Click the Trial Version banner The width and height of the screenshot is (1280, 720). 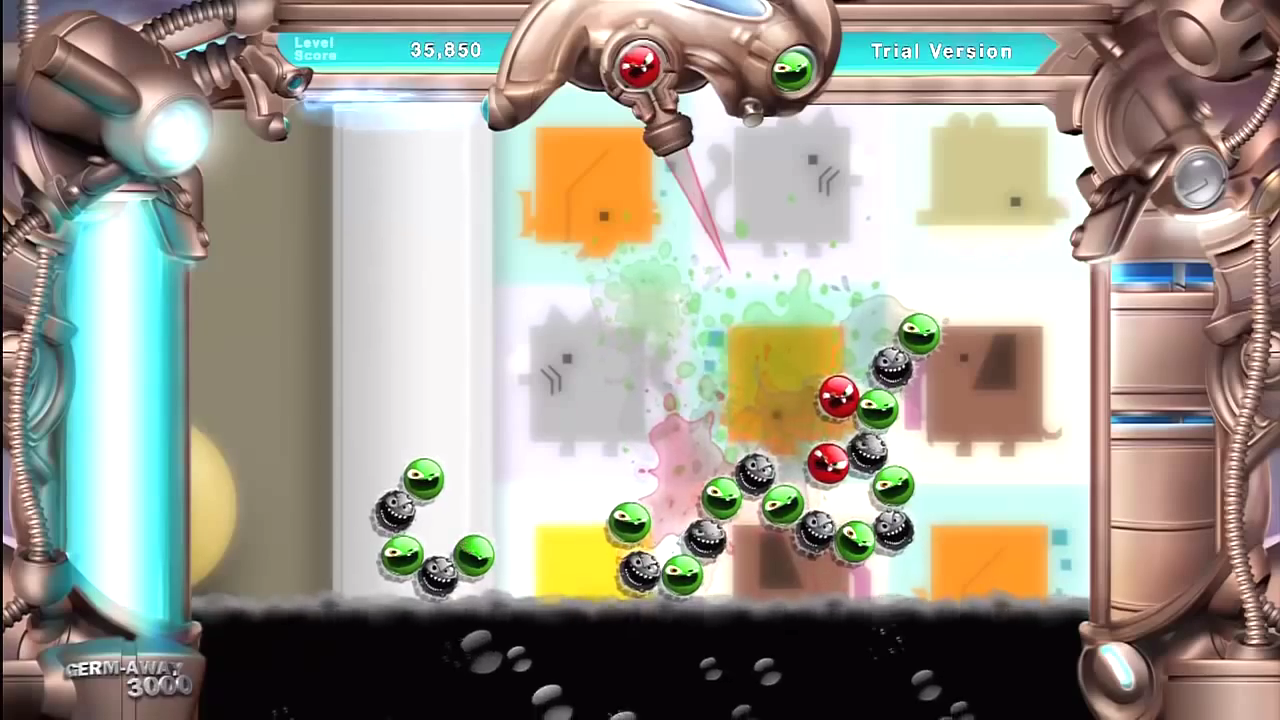(x=939, y=50)
